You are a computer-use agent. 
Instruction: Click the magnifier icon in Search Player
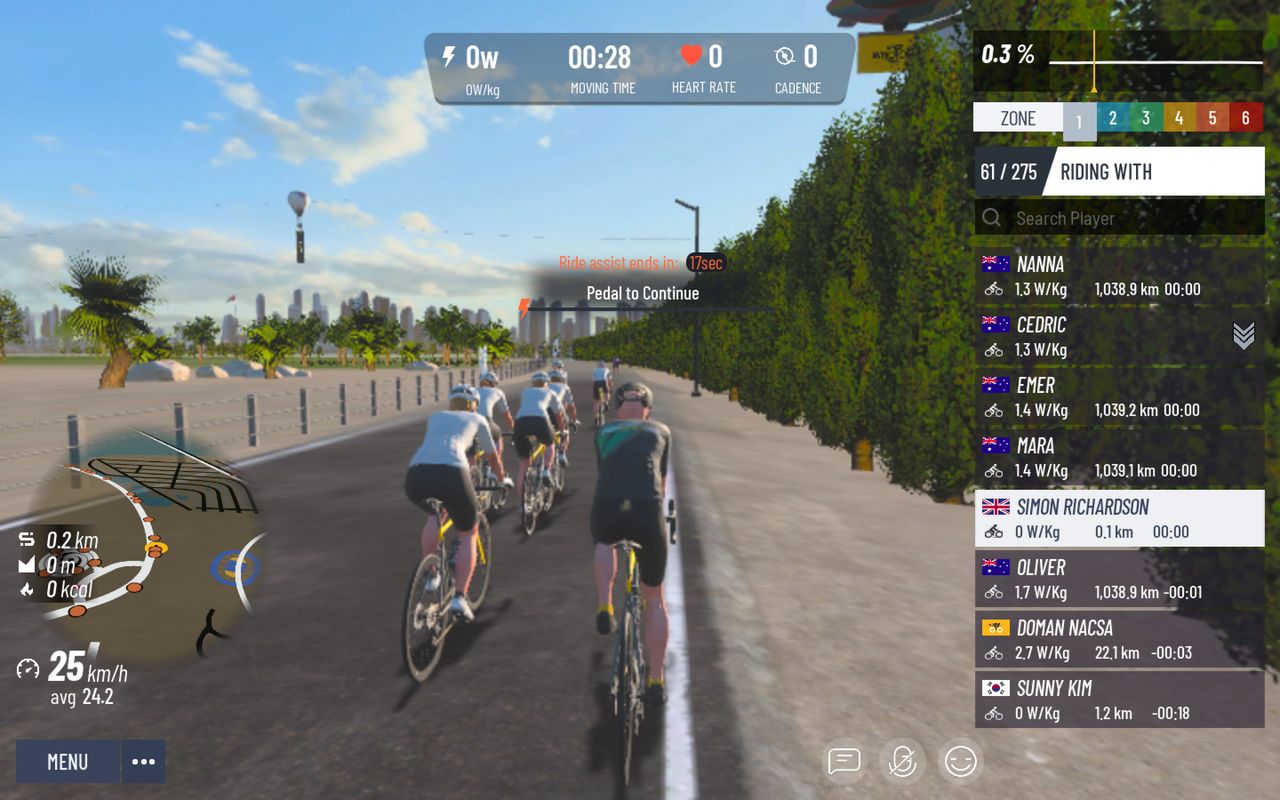[x=991, y=218]
